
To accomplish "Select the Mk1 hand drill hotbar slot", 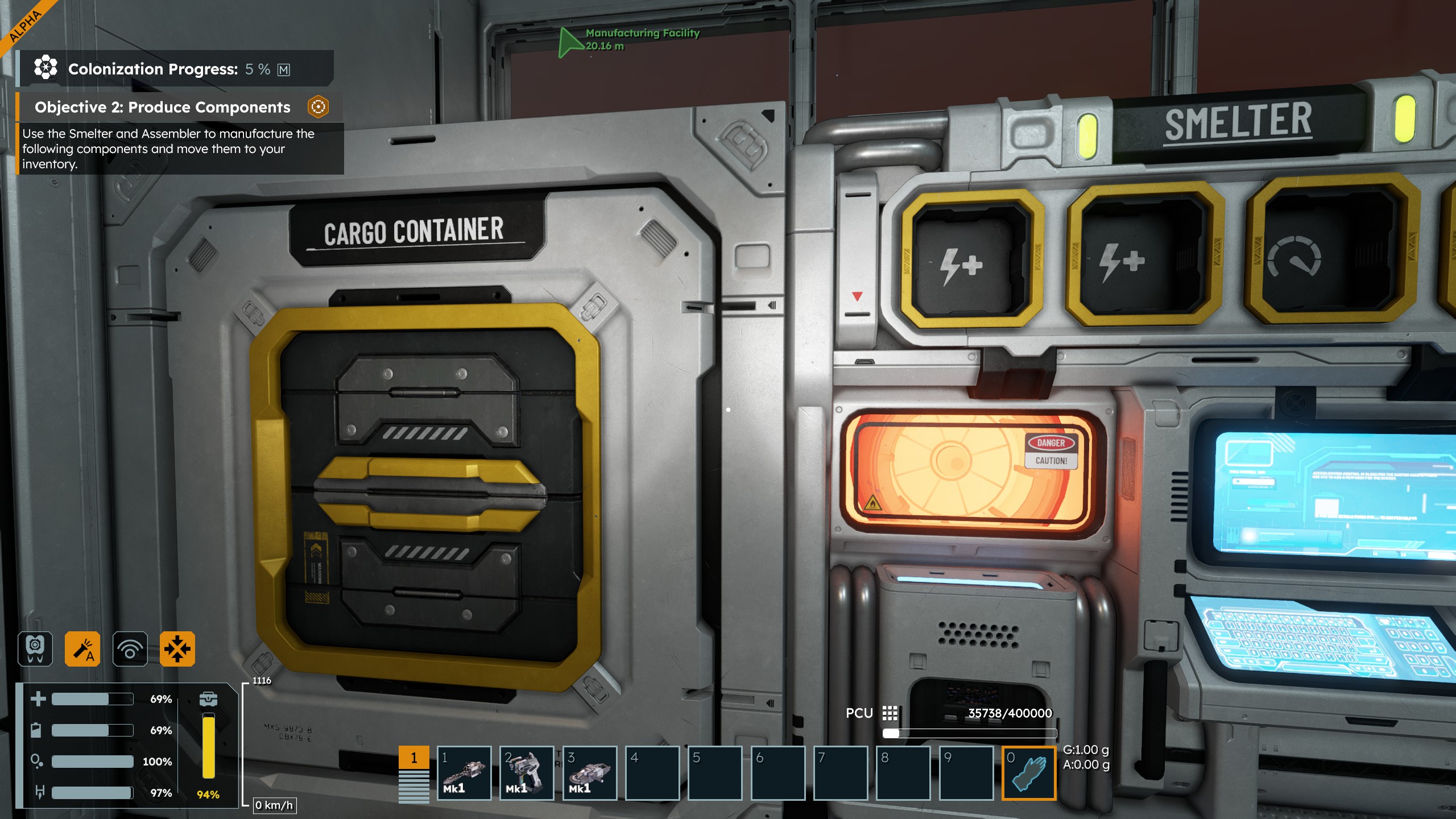I will point(464,772).
